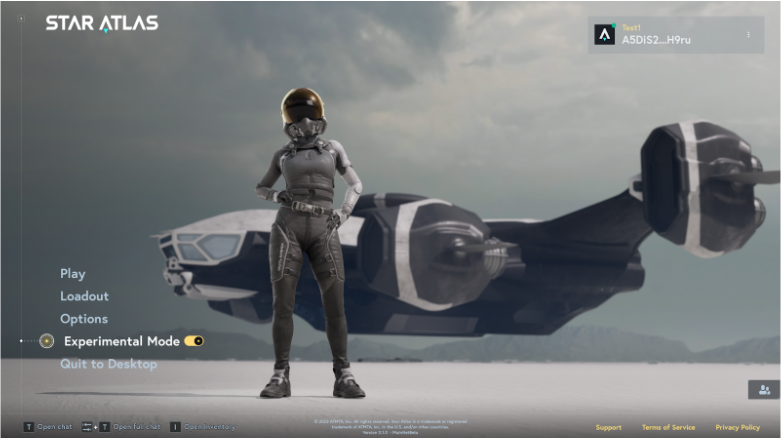Image resolution: width=781 pixels, height=438 pixels.
Task: Open the Options menu
Action: coord(83,319)
